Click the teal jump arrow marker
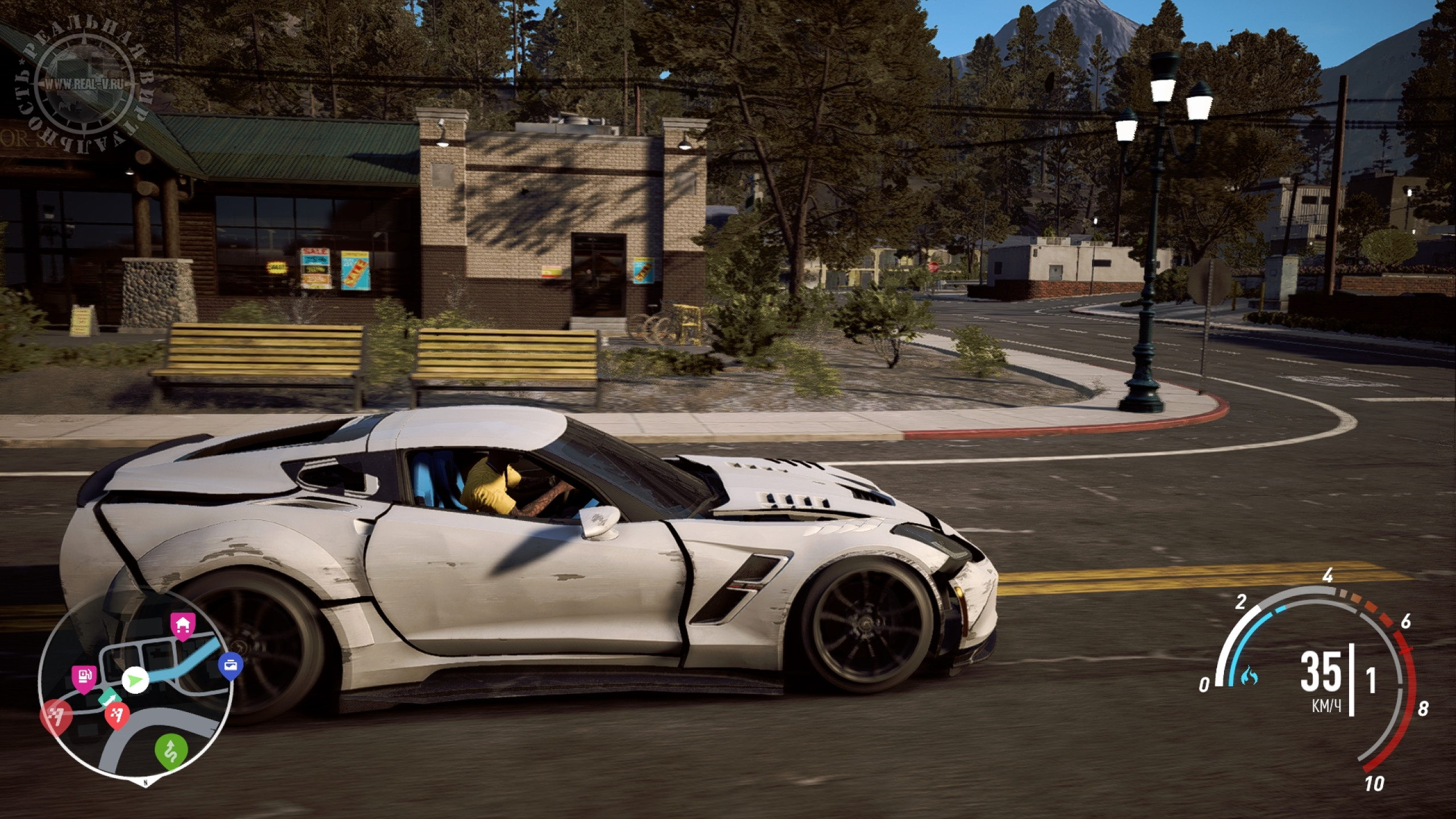Screen dimensions: 1456x819 [x=109, y=698]
